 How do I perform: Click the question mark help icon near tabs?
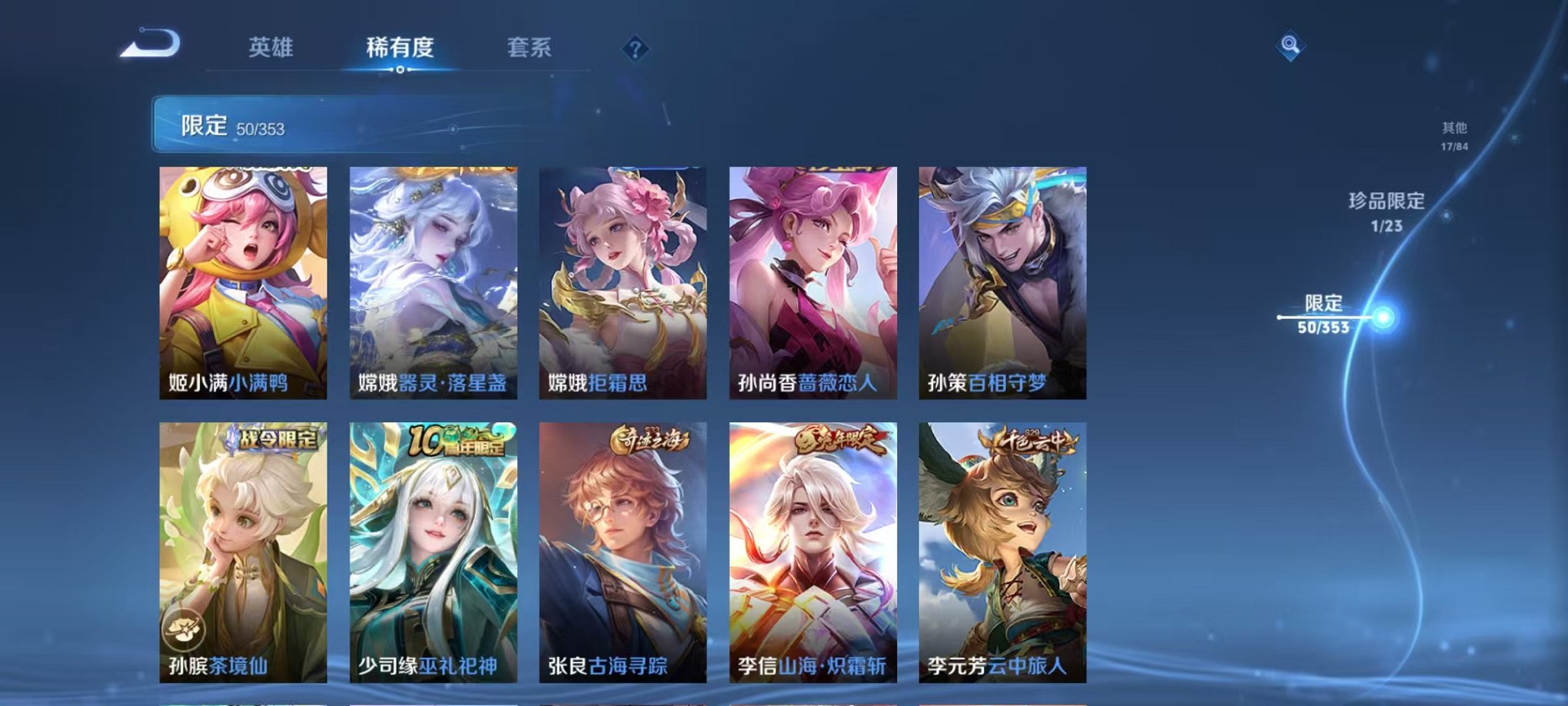coord(633,50)
